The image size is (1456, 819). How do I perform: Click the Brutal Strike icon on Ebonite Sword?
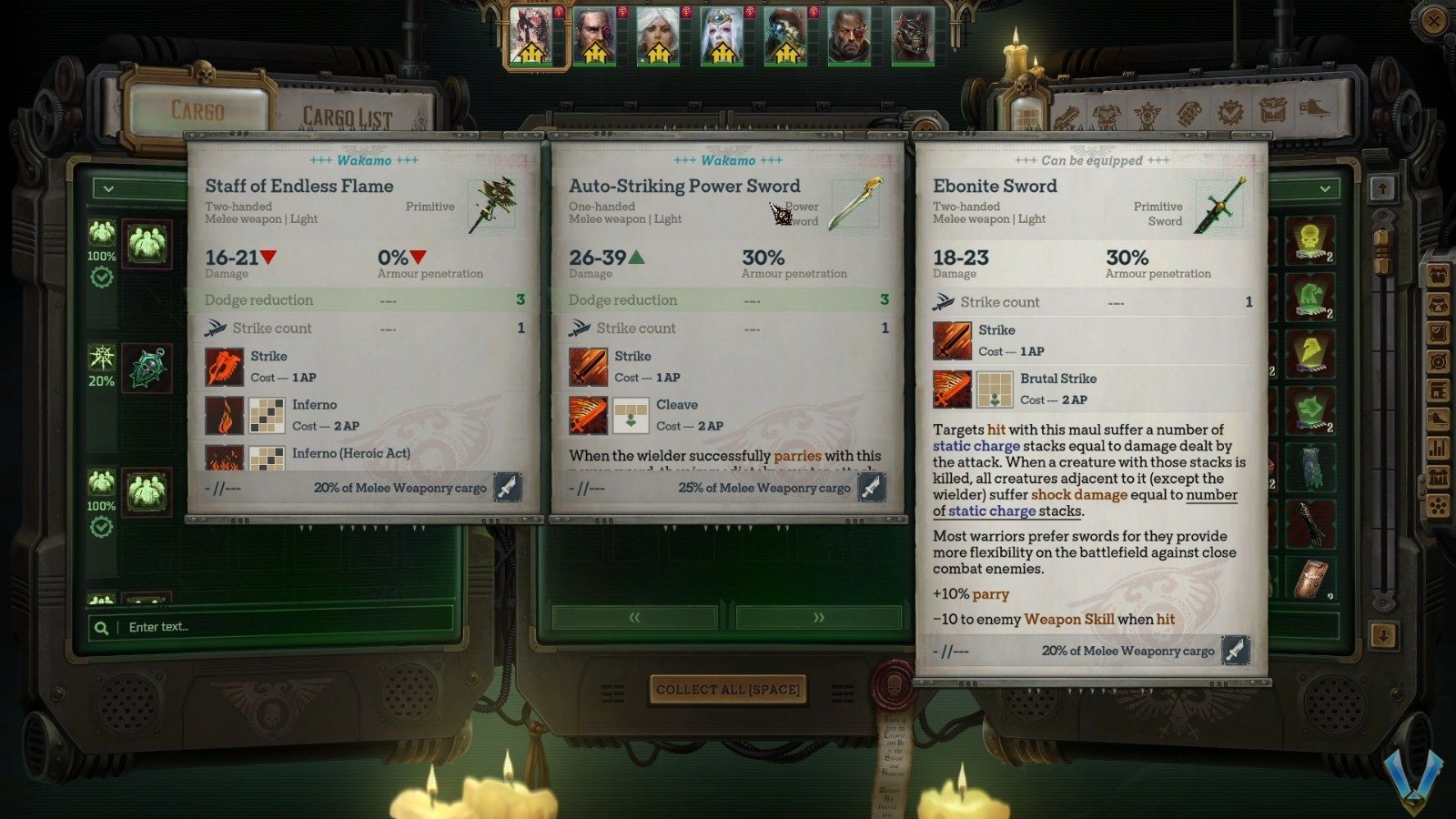click(951, 389)
